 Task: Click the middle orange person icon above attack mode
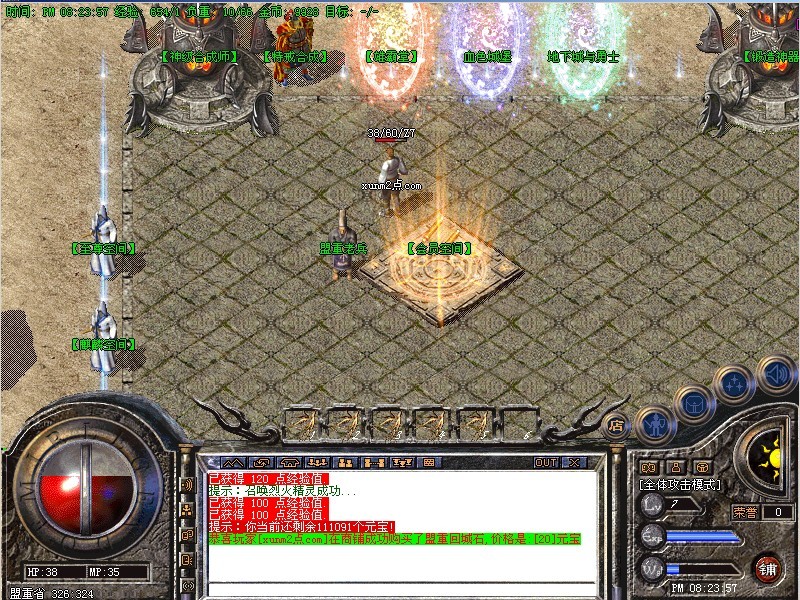pyautogui.click(x=675, y=467)
